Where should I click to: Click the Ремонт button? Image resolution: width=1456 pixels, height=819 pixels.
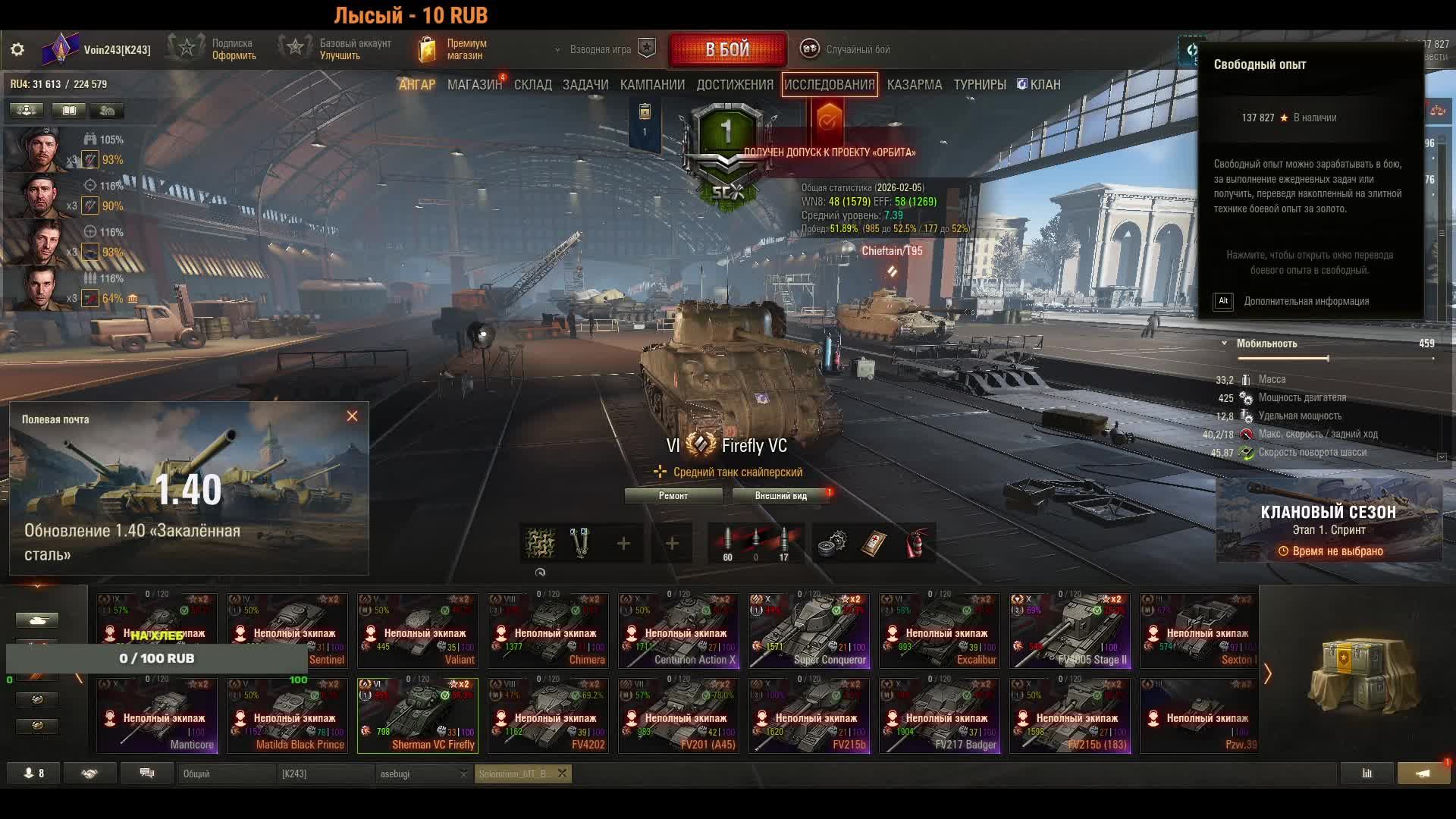(x=673, y=496)
